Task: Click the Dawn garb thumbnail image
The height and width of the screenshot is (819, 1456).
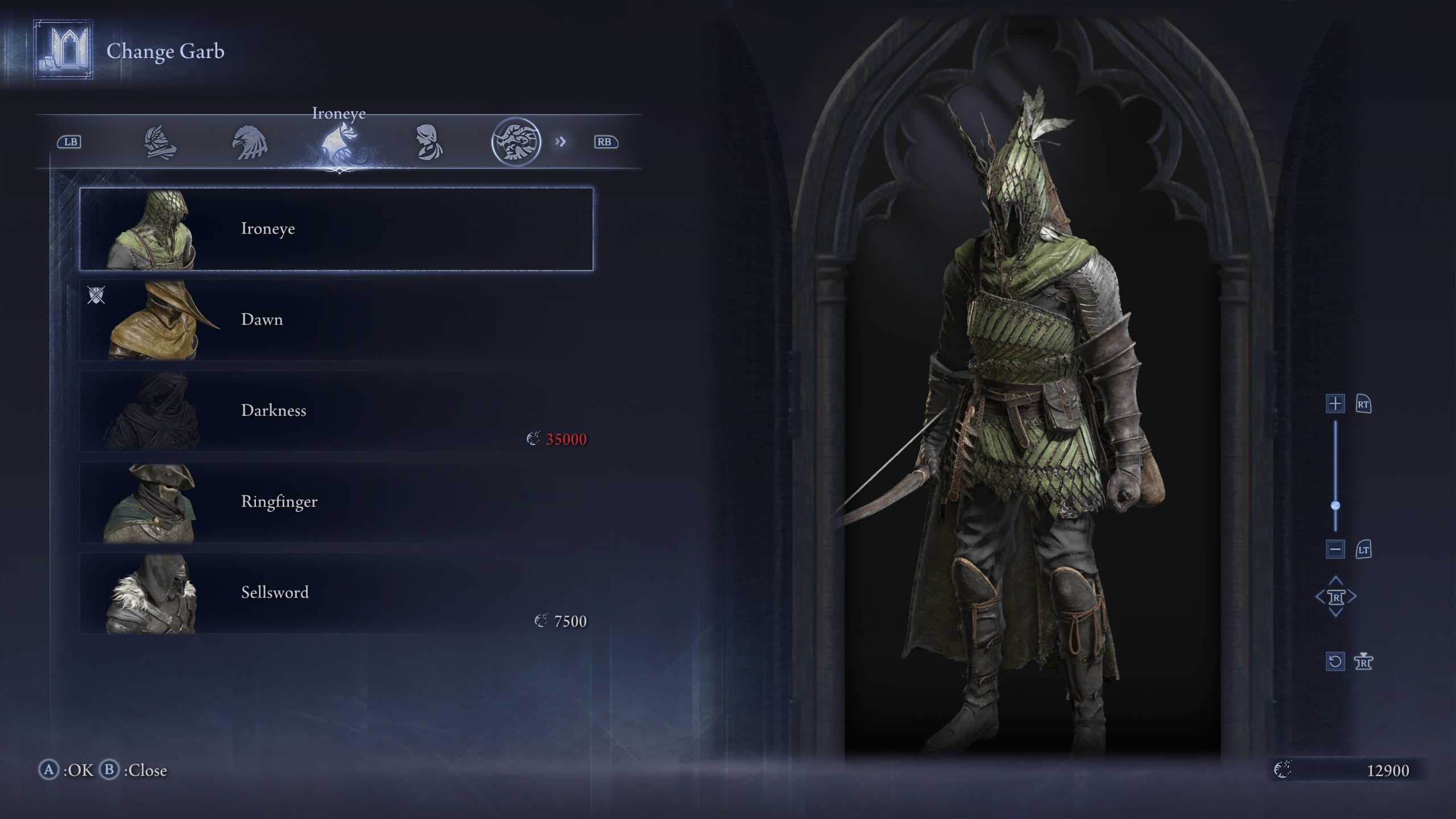Action: tap(161, 320)
